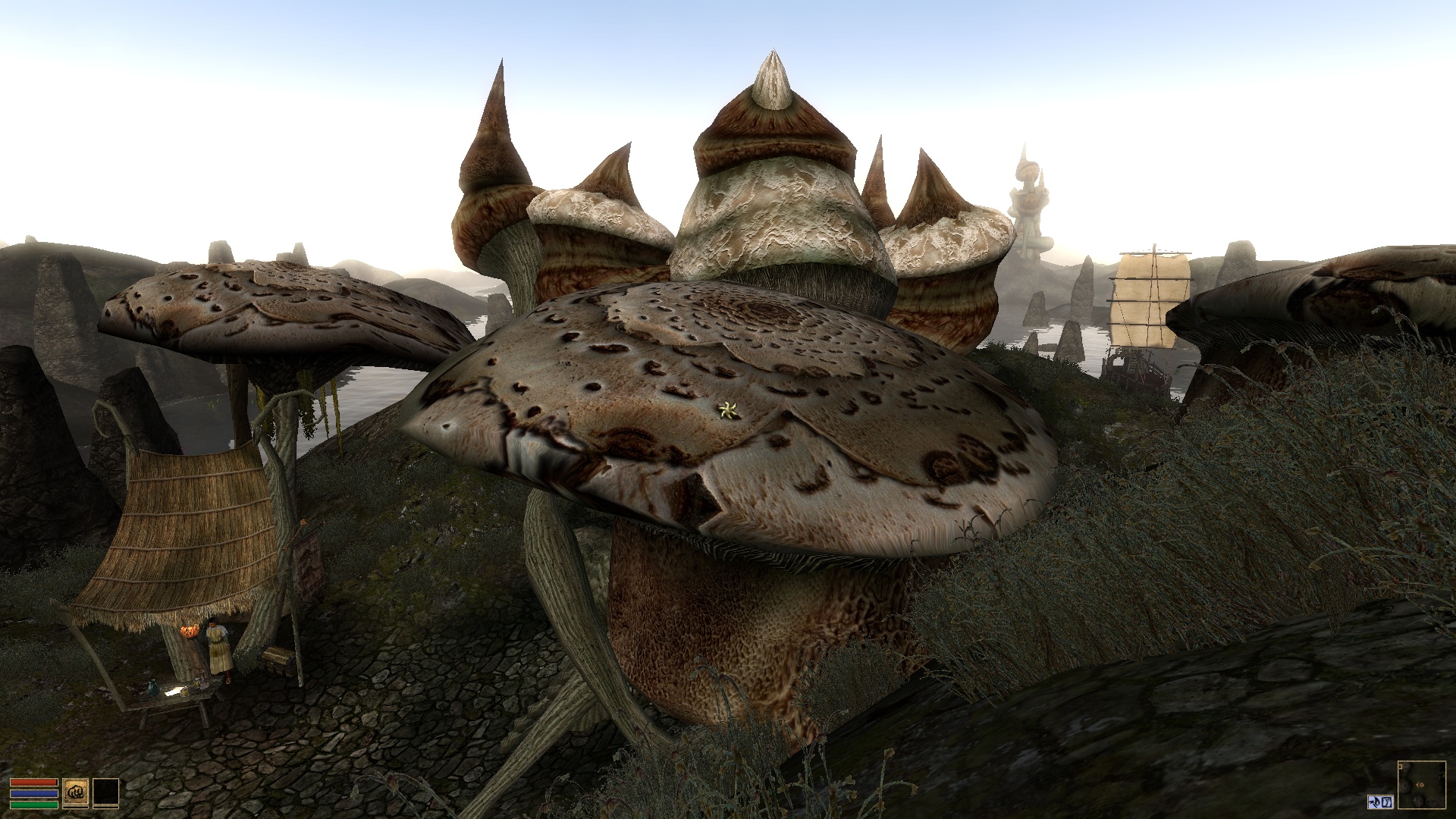Click the green fatigue bar
The image size is (1456, 819).
(33, 805)
